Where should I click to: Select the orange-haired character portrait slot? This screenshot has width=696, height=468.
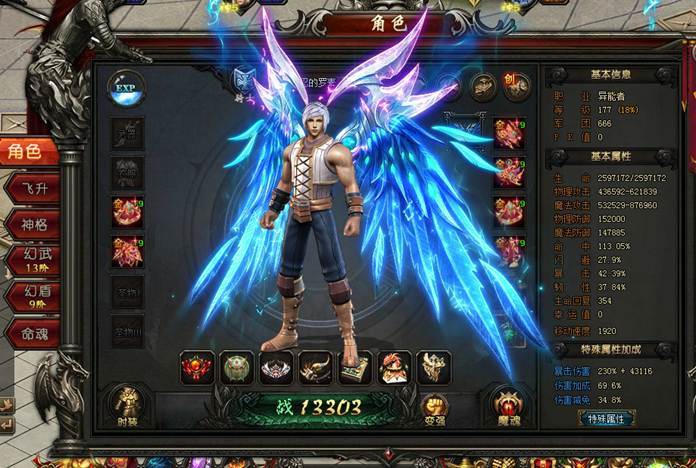394,367
